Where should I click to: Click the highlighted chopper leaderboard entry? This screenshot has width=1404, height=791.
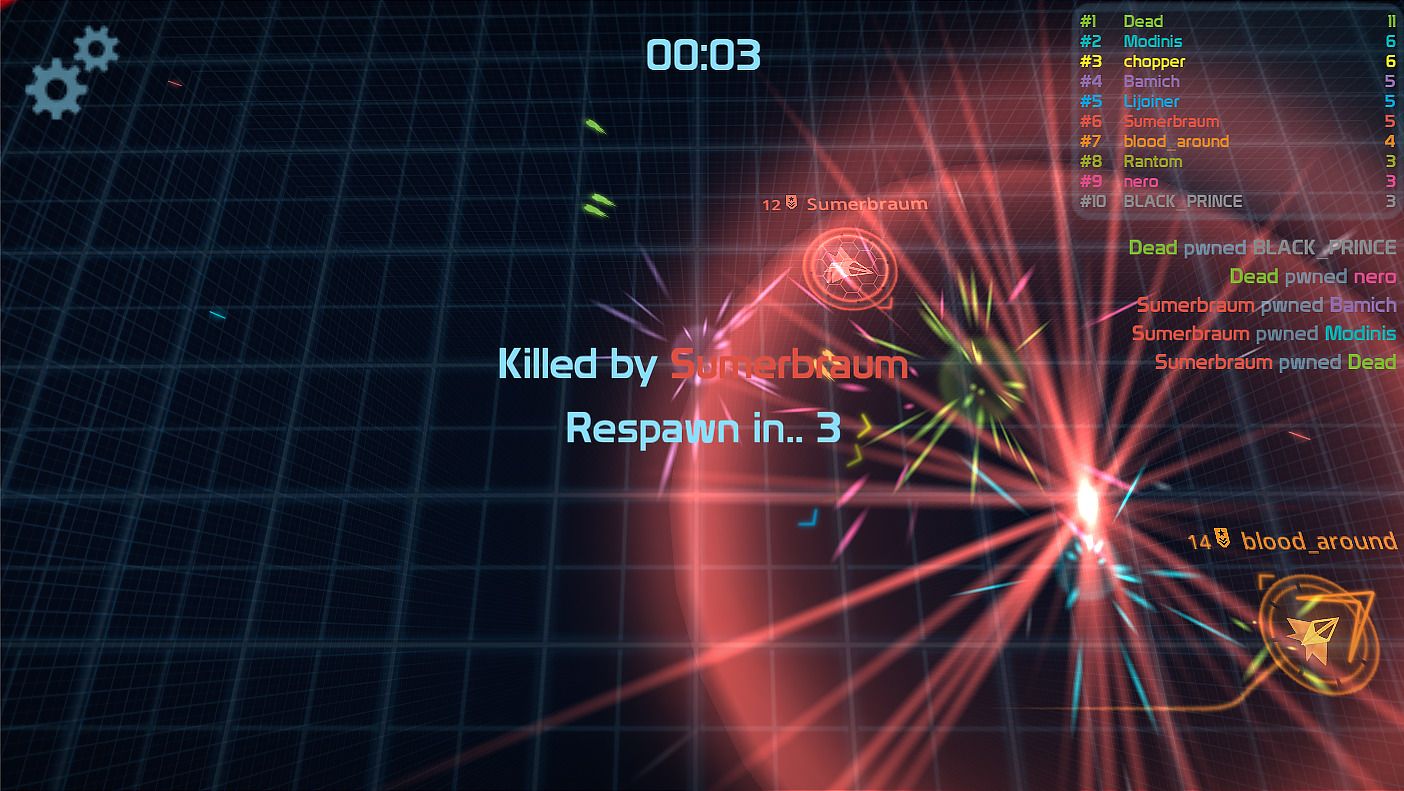click(1156, 61)
